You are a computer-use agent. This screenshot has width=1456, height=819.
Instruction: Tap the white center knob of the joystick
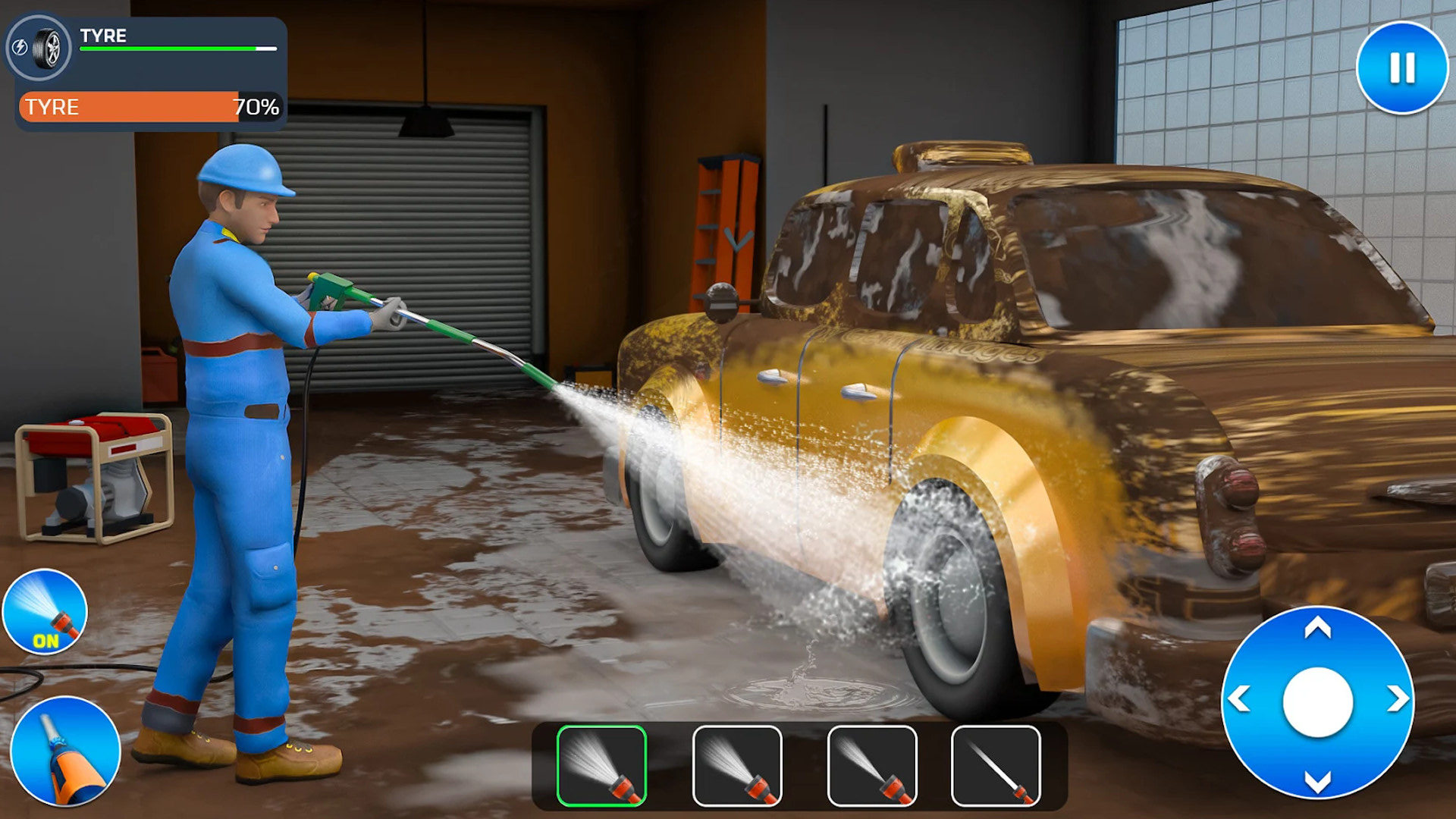pyautogui.click(x=1318, y=702)
